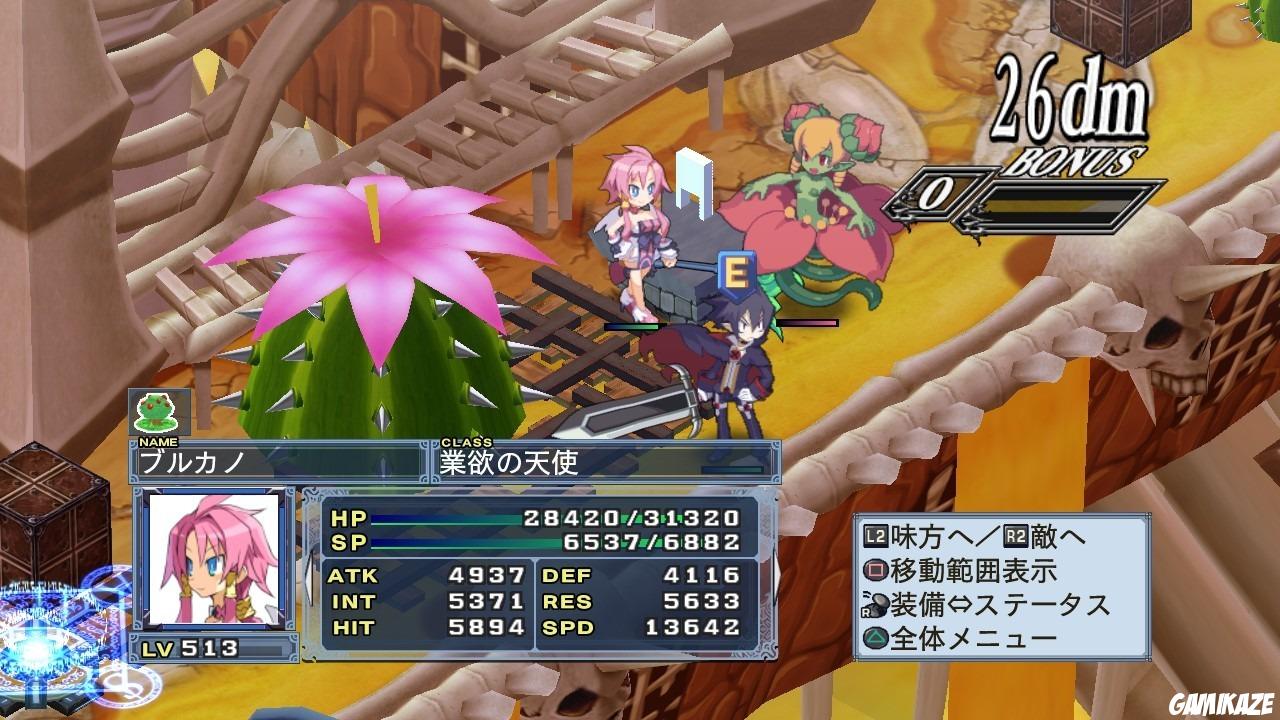The image size is (1280, 720).
Task: Click the 味方へ targeting option
Action: 920,533
